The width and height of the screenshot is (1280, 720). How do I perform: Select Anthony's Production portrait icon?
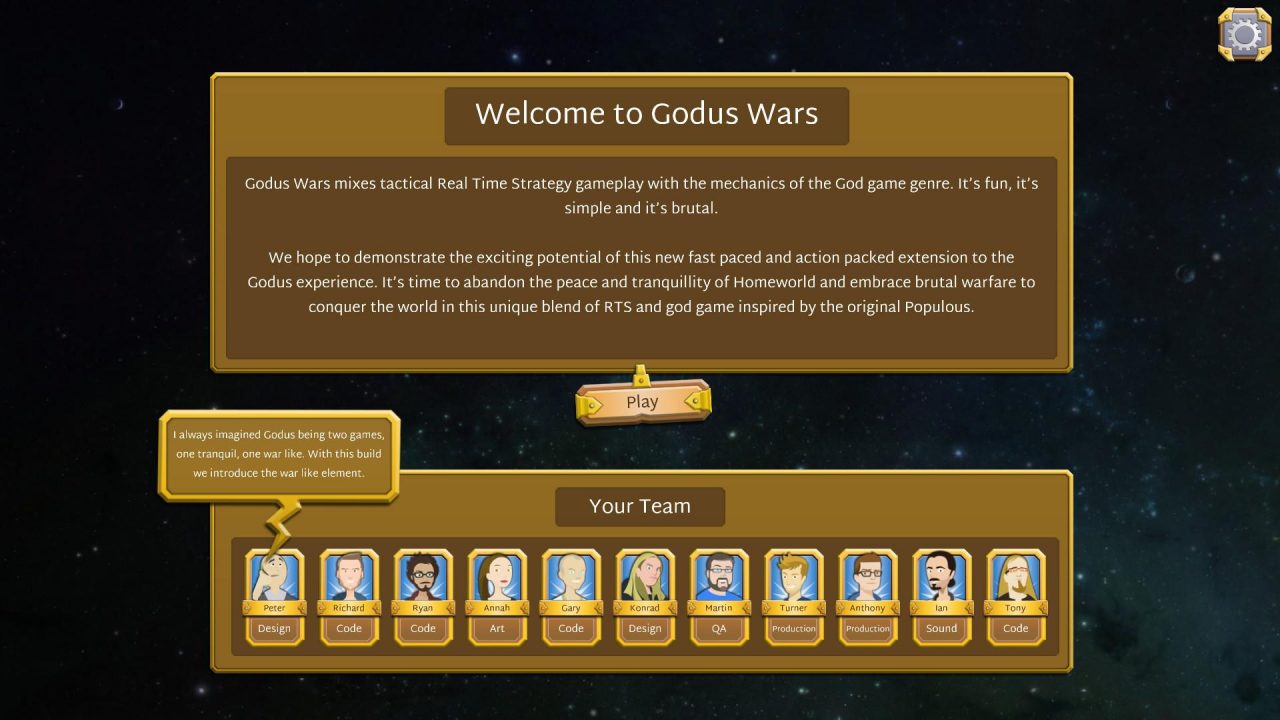(x=867, y=577)
